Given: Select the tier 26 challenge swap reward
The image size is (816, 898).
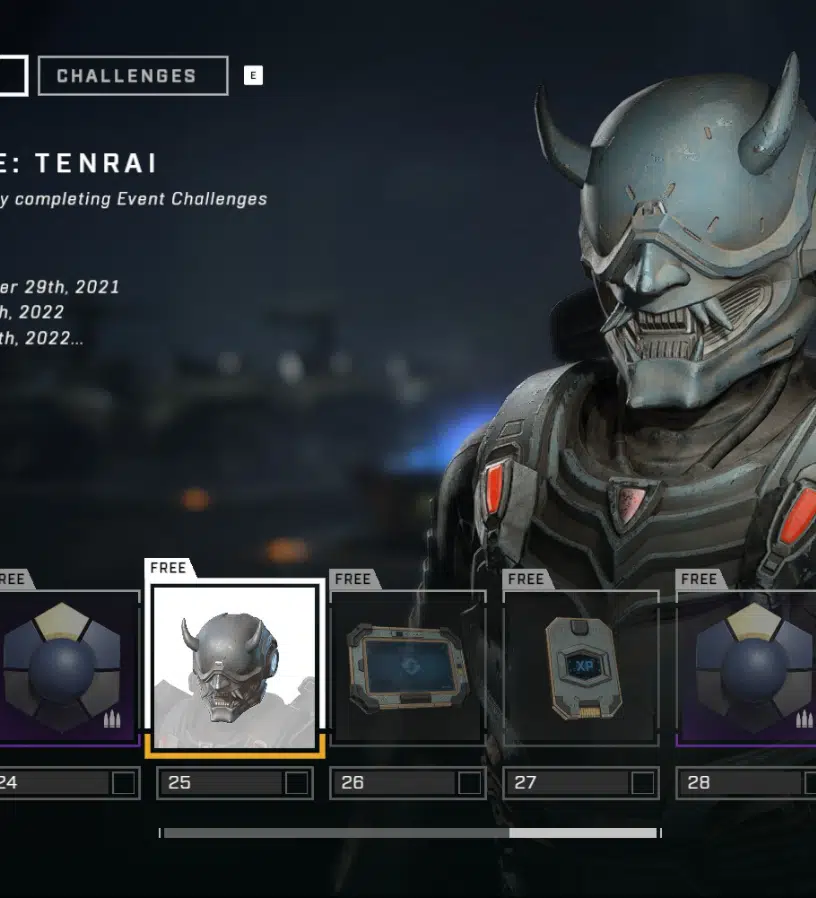Looking at the screenshot, I should click(x=408, y=666).
